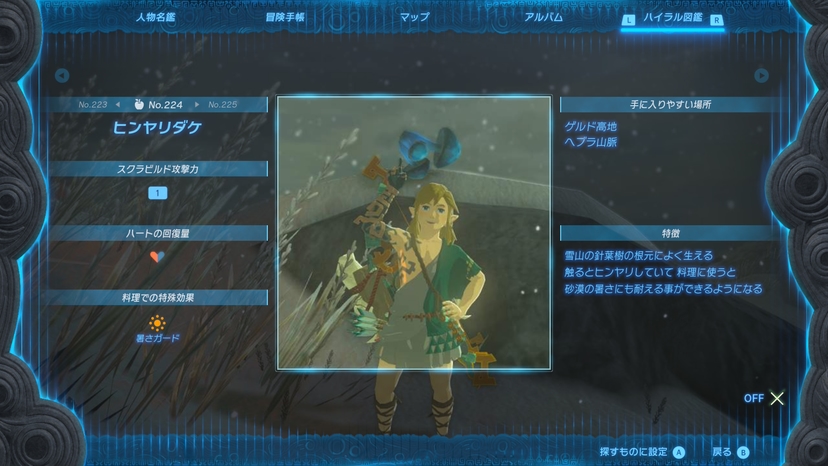Open the 冒険手帳 tab
This screenshot has height=466, width=828.
pyautogui.click(x=285, y=17)
